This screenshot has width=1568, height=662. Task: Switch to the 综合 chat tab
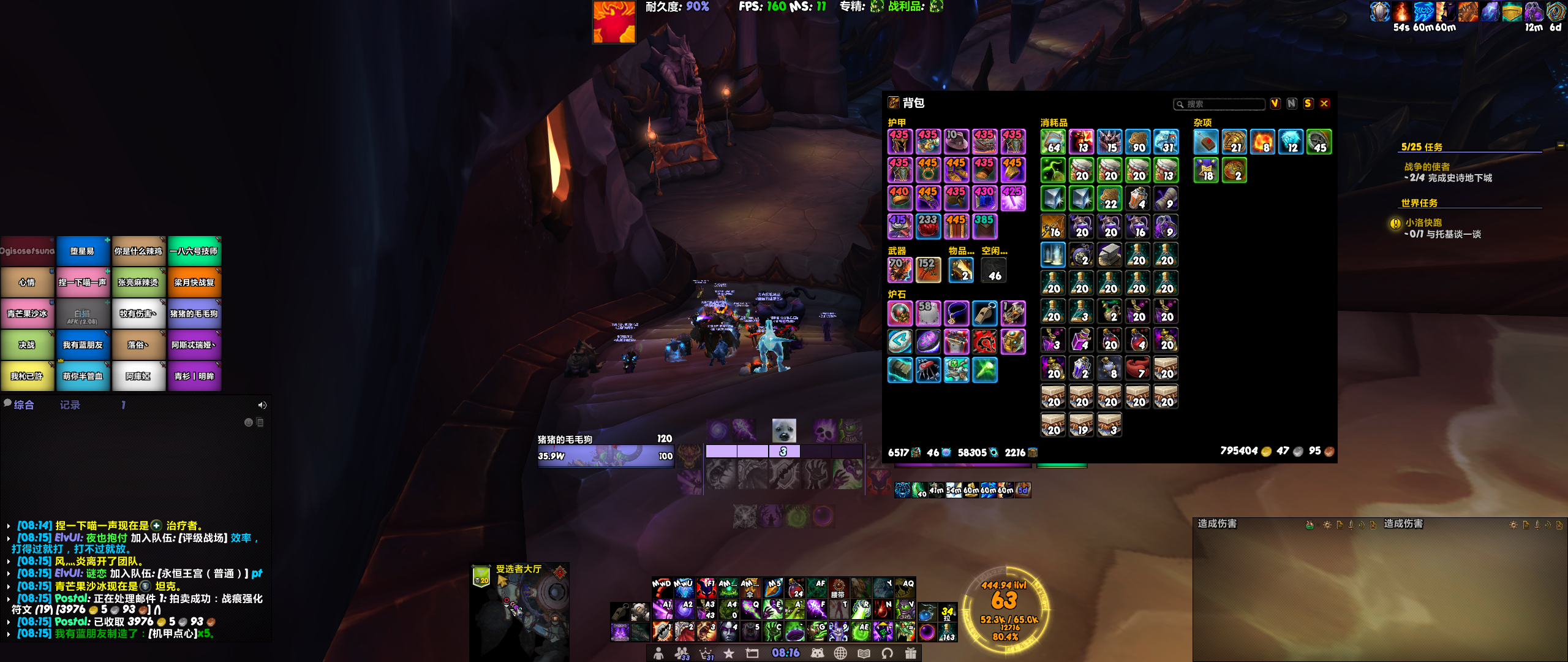point(24,405)
